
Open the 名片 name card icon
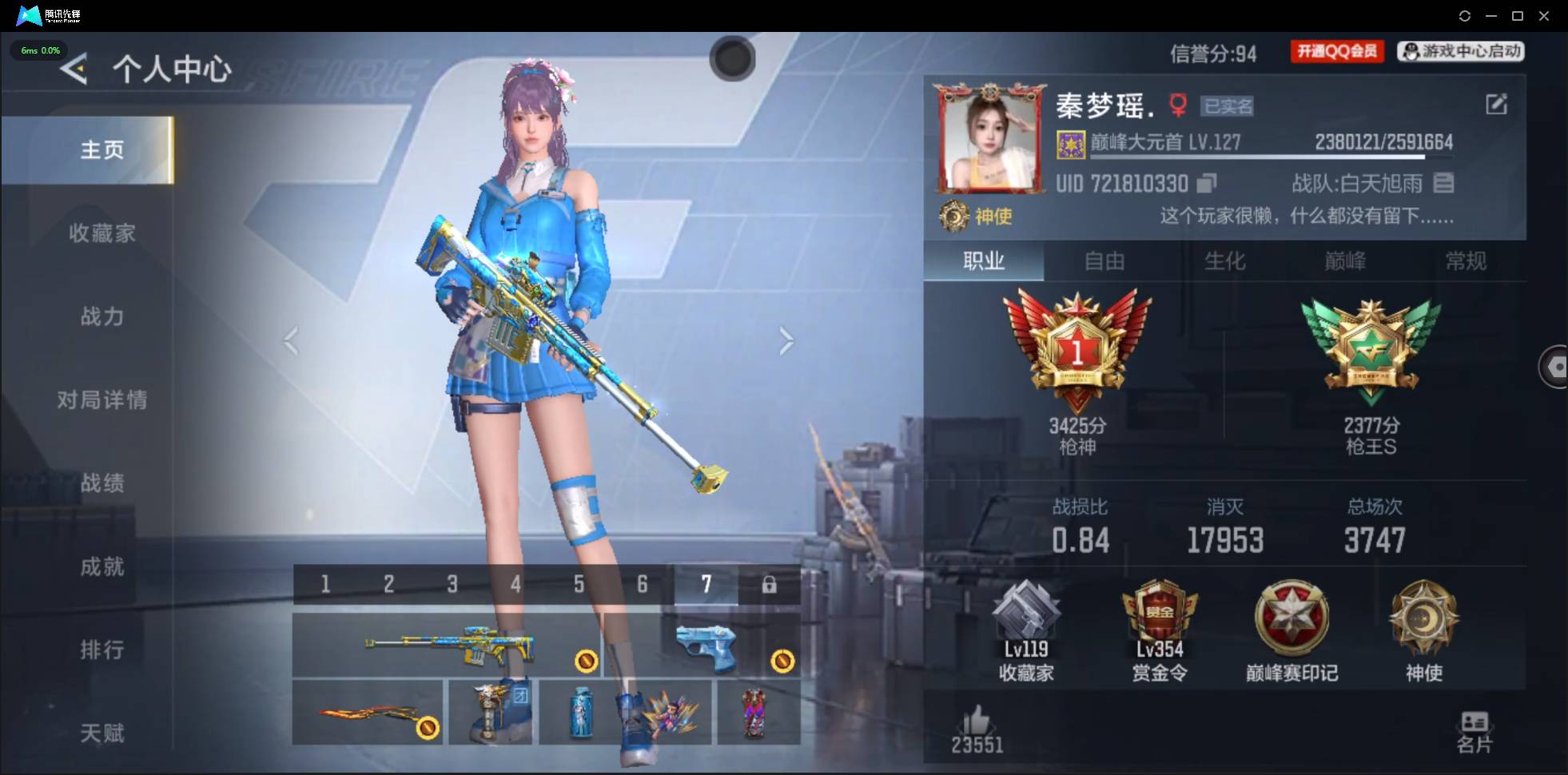coord(1473,730)
